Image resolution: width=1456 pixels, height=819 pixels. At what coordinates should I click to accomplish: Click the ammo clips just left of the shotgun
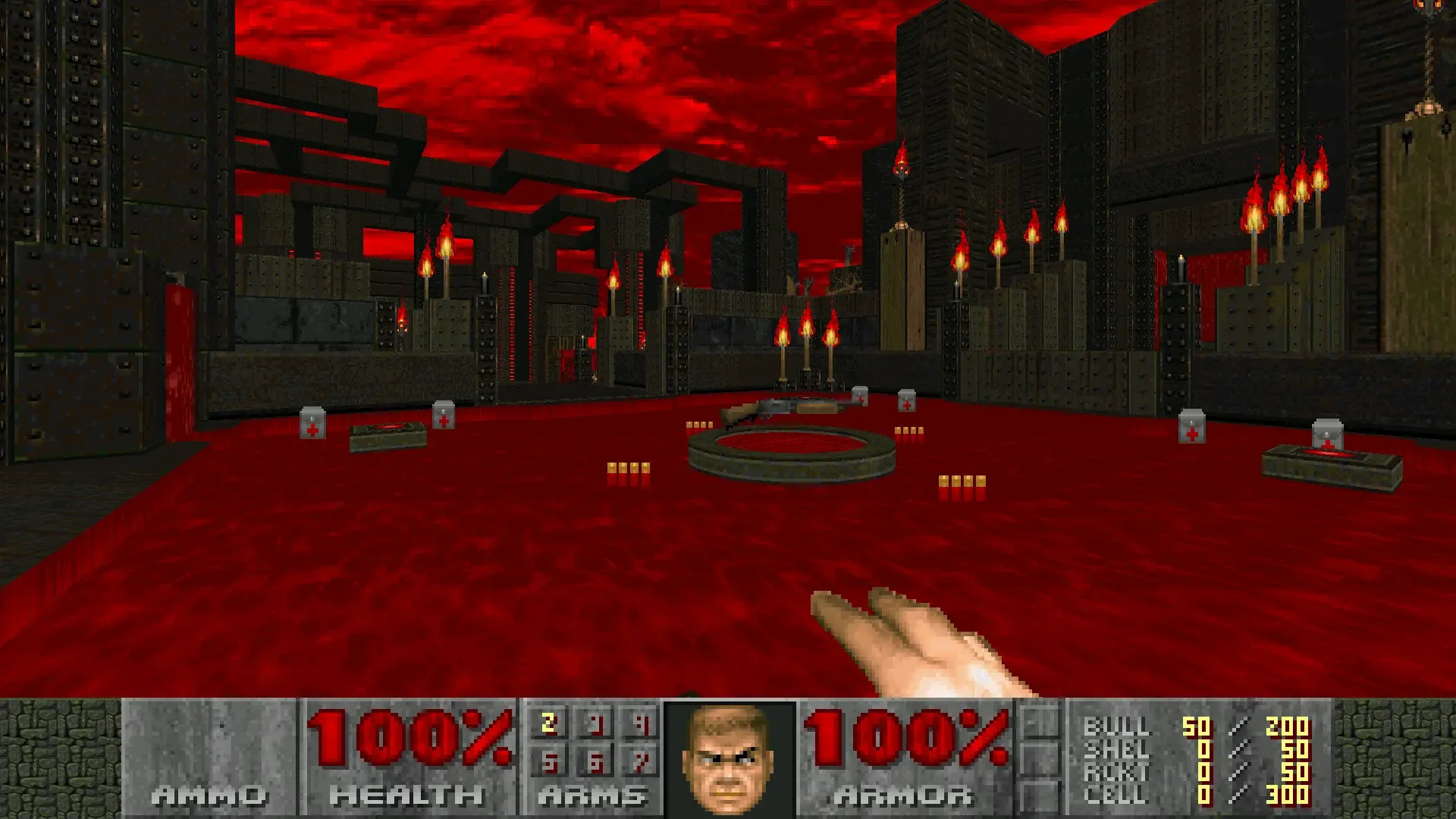tap(701, 423)
